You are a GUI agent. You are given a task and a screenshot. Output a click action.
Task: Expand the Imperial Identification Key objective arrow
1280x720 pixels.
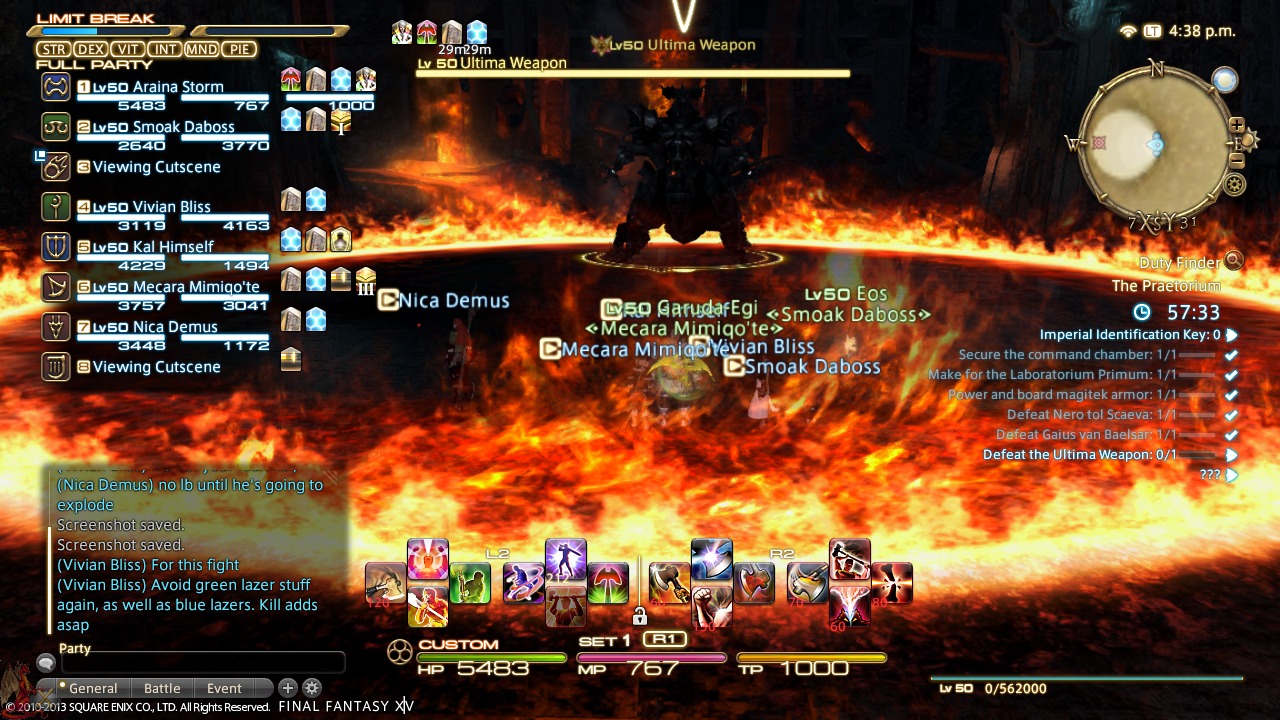1232,334
